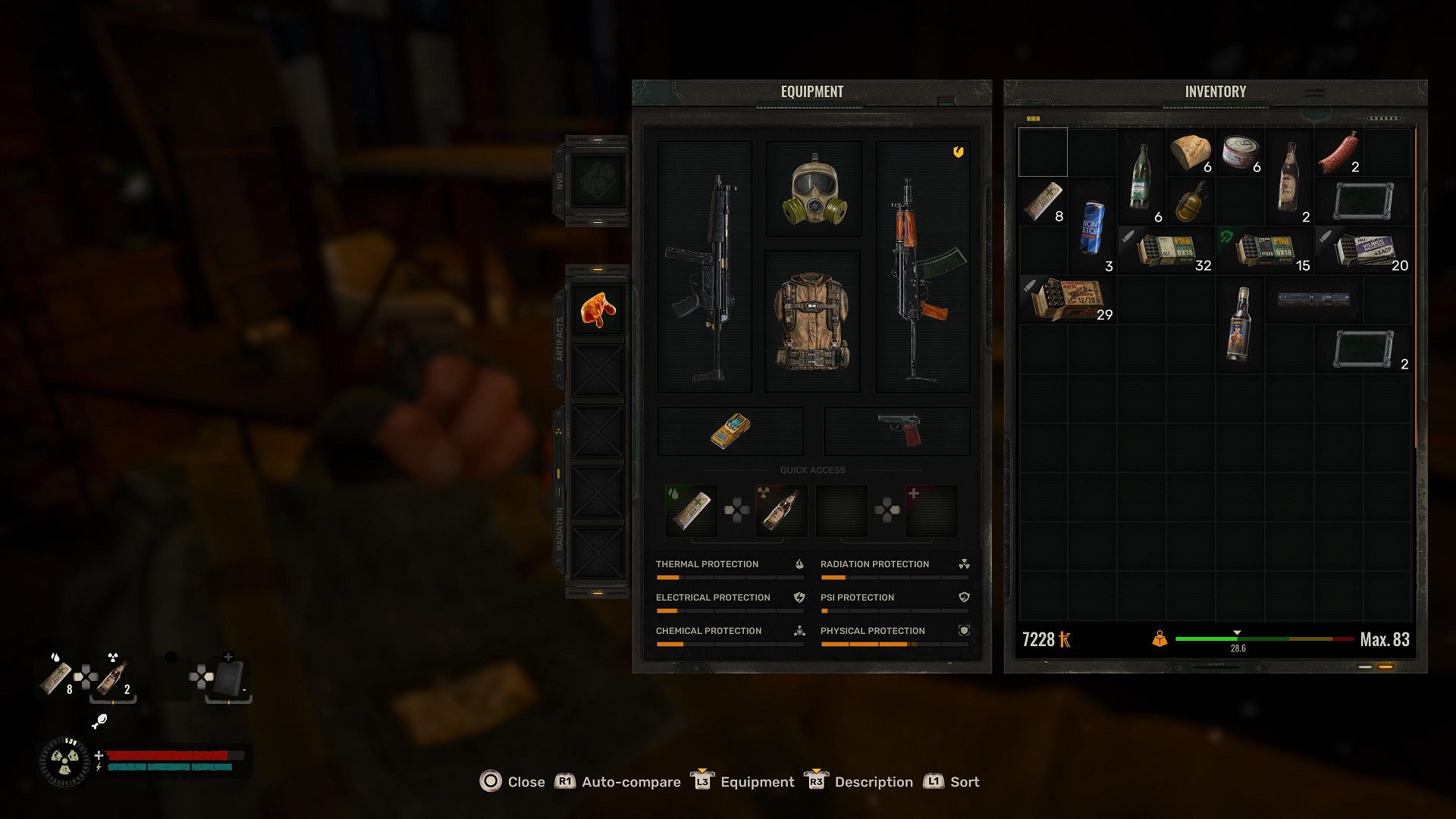Click the blue Non Stop energy drink can
The height and width of the screenshot is (819, 1456).
coord(1092,227)
